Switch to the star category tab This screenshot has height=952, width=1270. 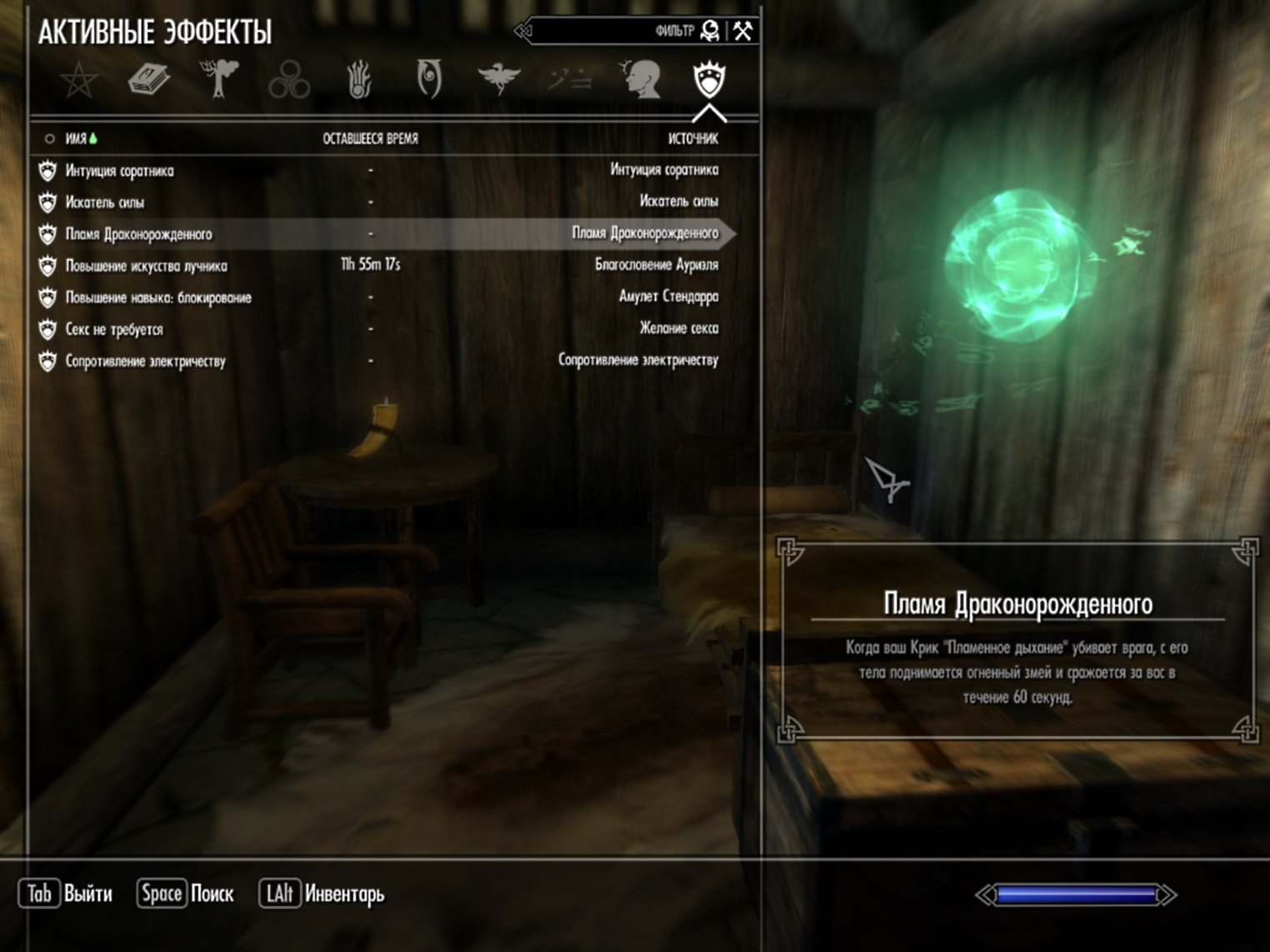point(79,81)
